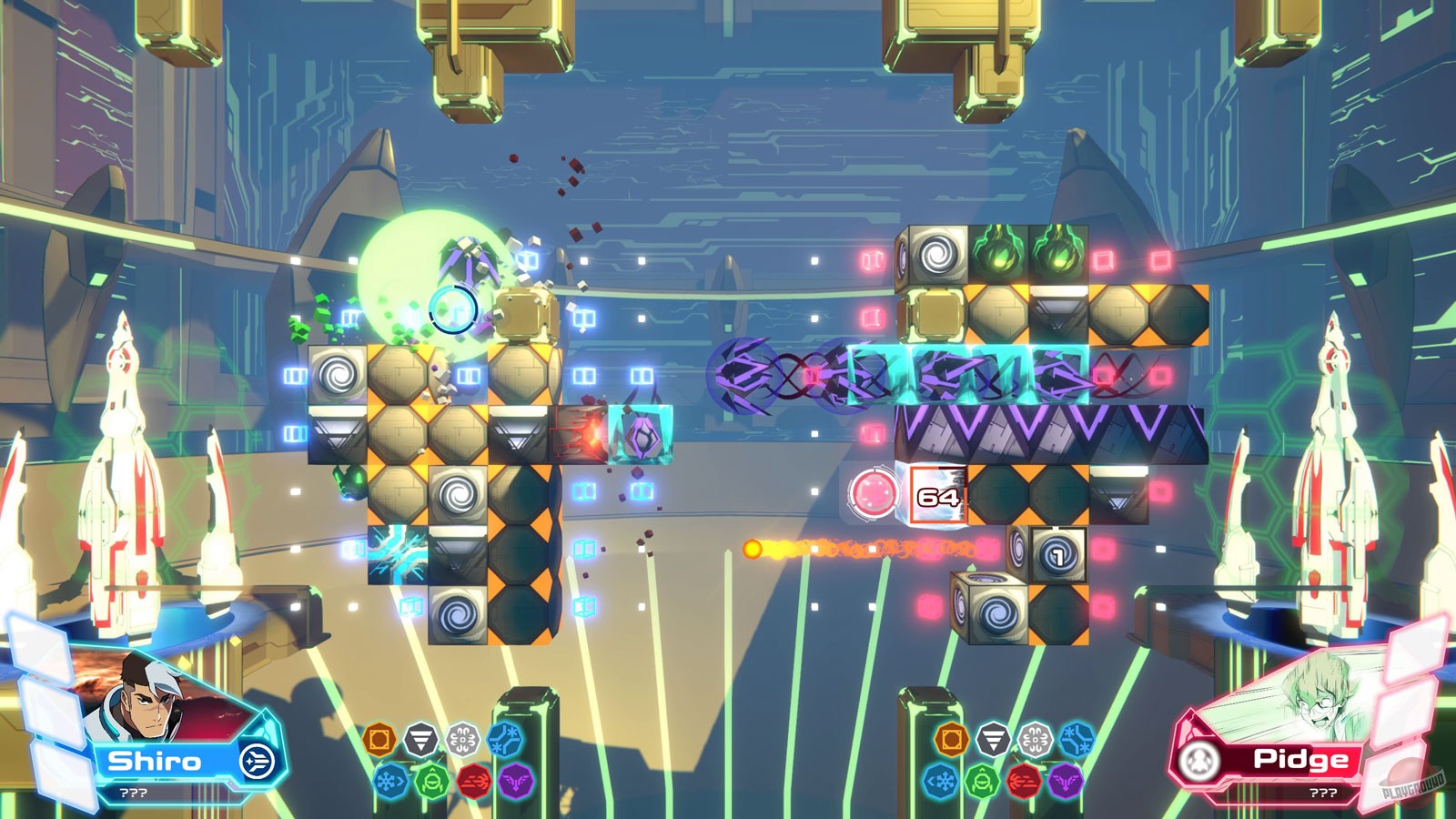
Task: Select Shiro's dark triangle-stack ability icon
Action: (x=420, y=738)
